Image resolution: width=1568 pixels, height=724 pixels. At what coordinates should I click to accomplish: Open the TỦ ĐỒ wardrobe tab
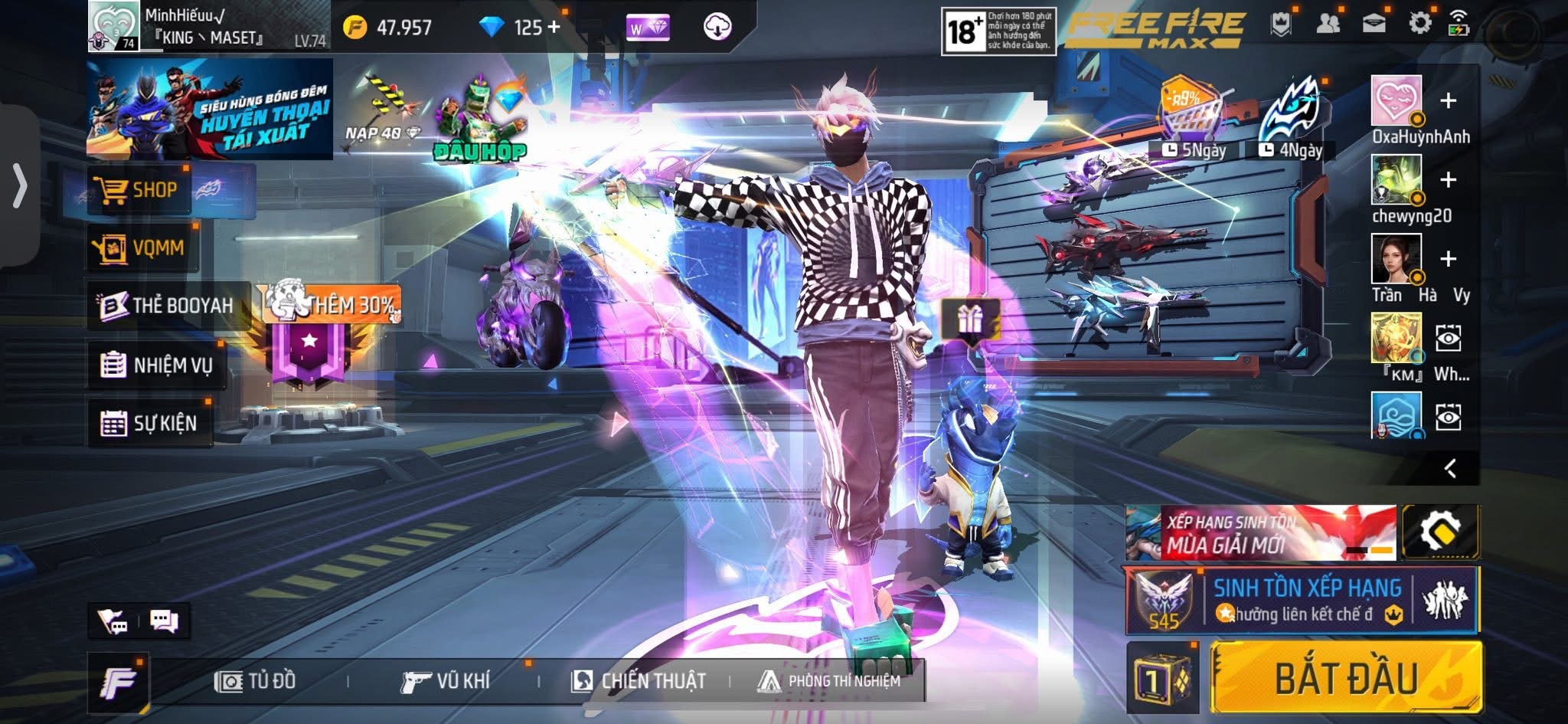tap(256, 681)
